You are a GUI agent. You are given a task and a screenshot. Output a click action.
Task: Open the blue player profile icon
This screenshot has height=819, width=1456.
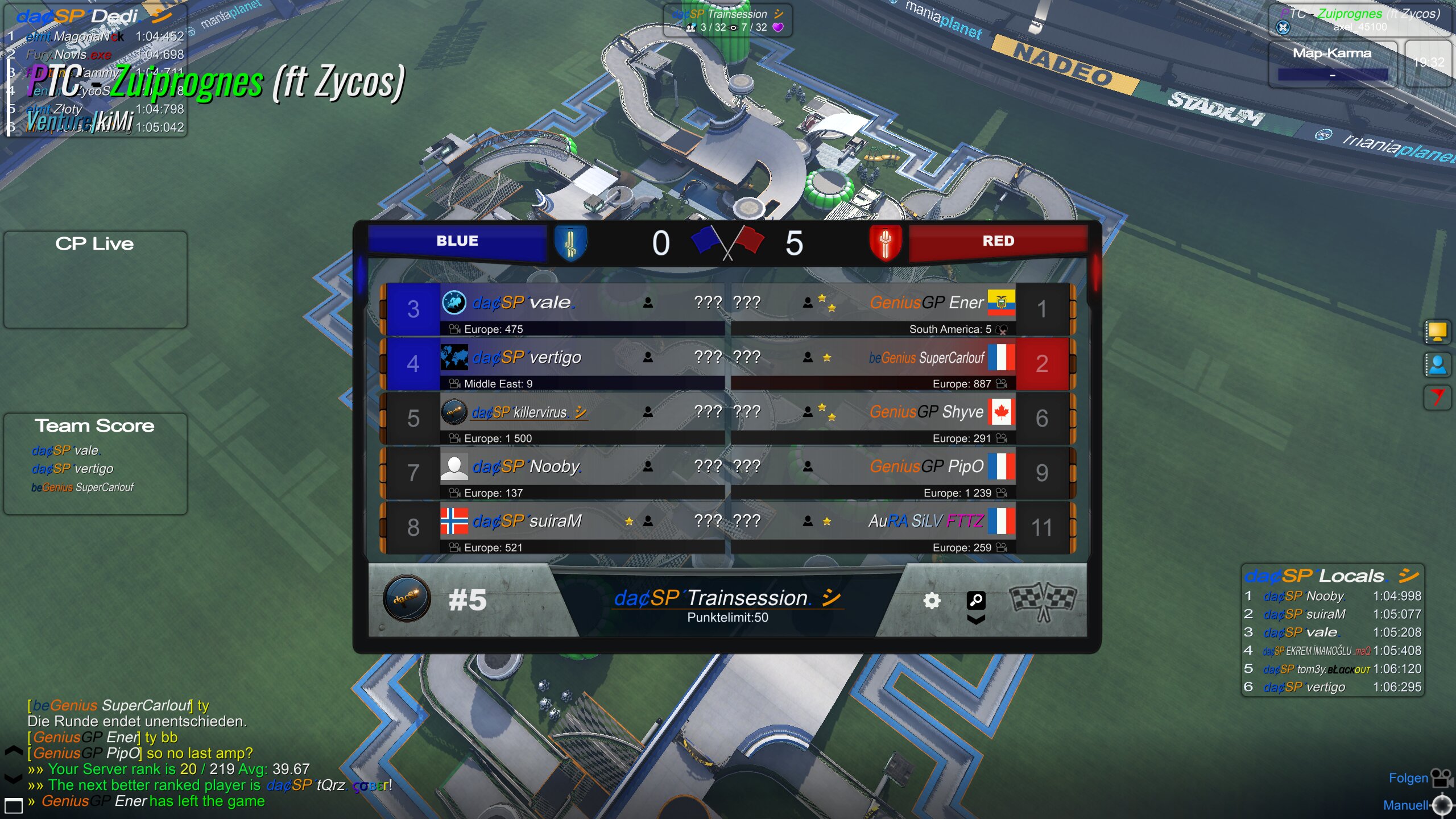(x=1437, y=365)
